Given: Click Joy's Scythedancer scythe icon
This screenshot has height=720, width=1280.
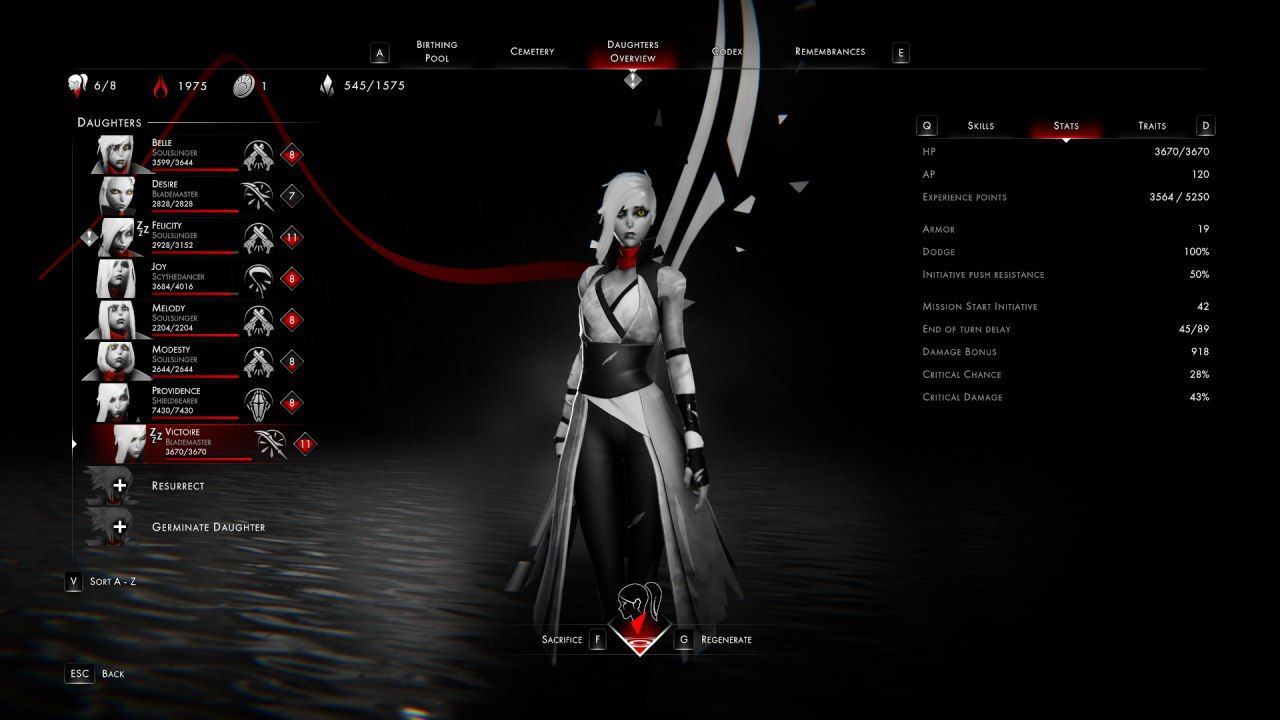Looking at the screenshot, I should click(258, 278).
